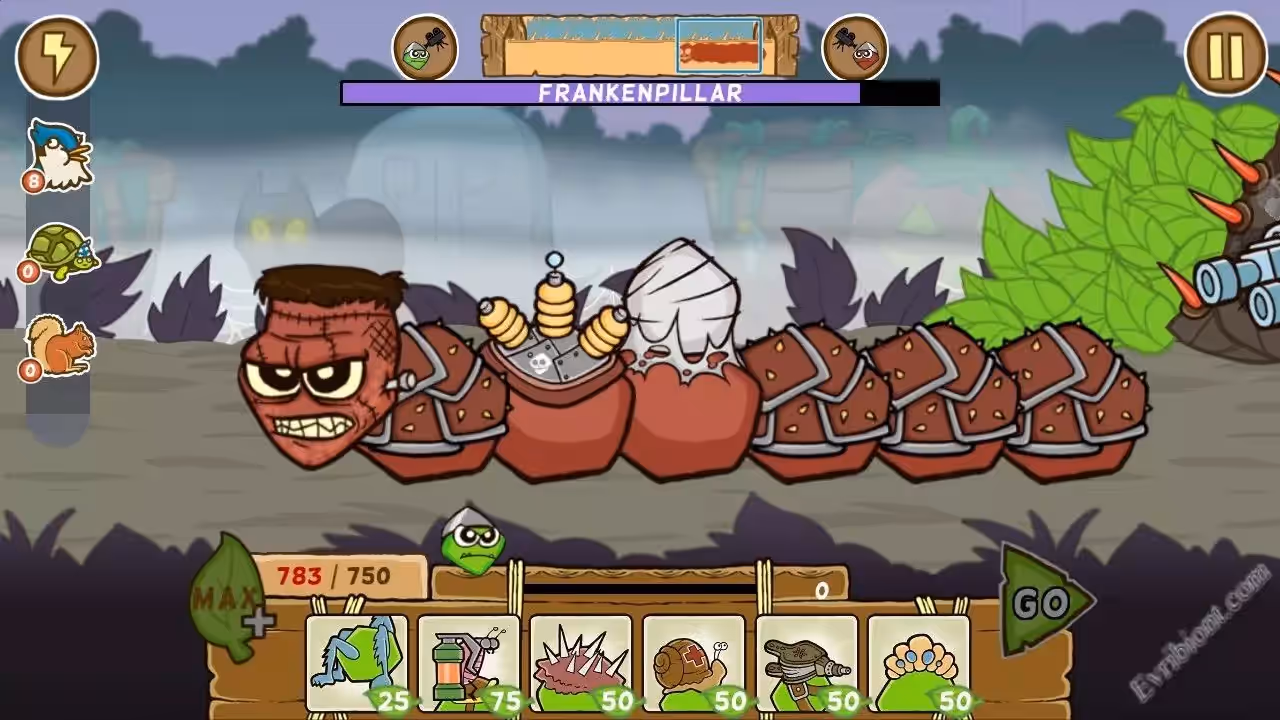Click the battlefield minimap strip
Viewport: 1280px width, 720px height.
click(640, 46)
